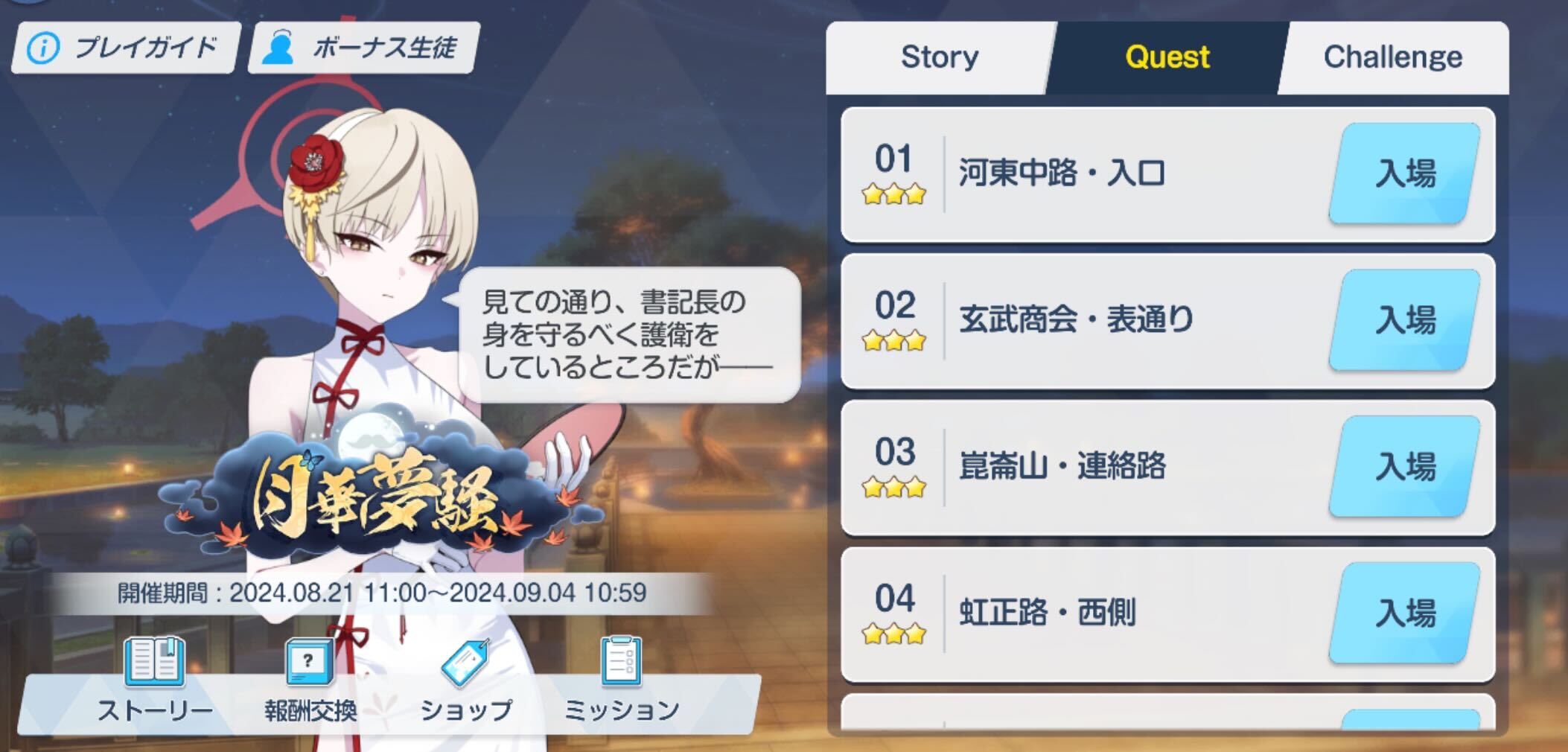Stay on the Quest tab
Image resolution: width=1568 pixels, height=752 pixels.
(x=1169, y=55)
